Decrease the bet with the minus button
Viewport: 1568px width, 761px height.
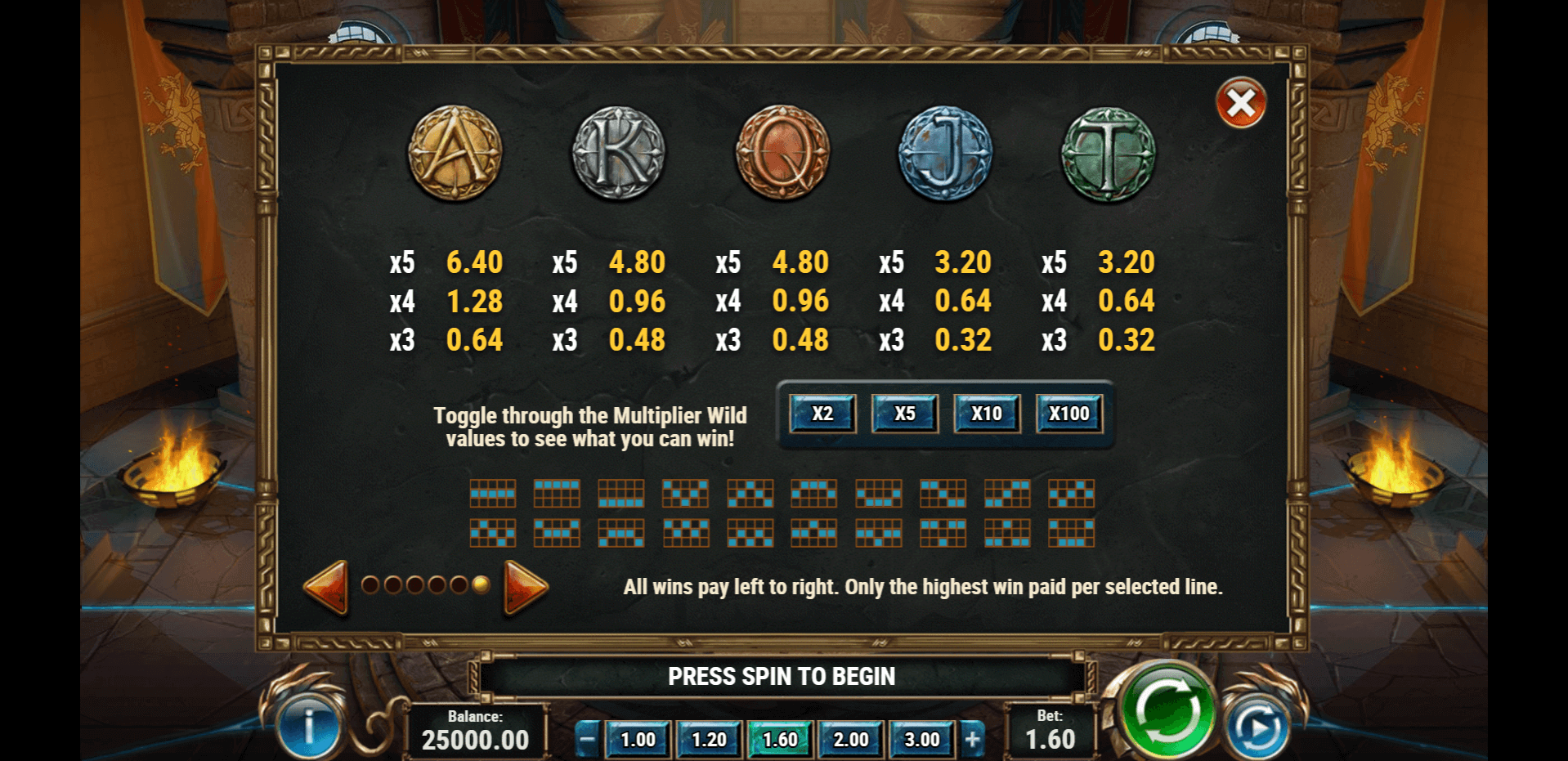tap(587, 740)
